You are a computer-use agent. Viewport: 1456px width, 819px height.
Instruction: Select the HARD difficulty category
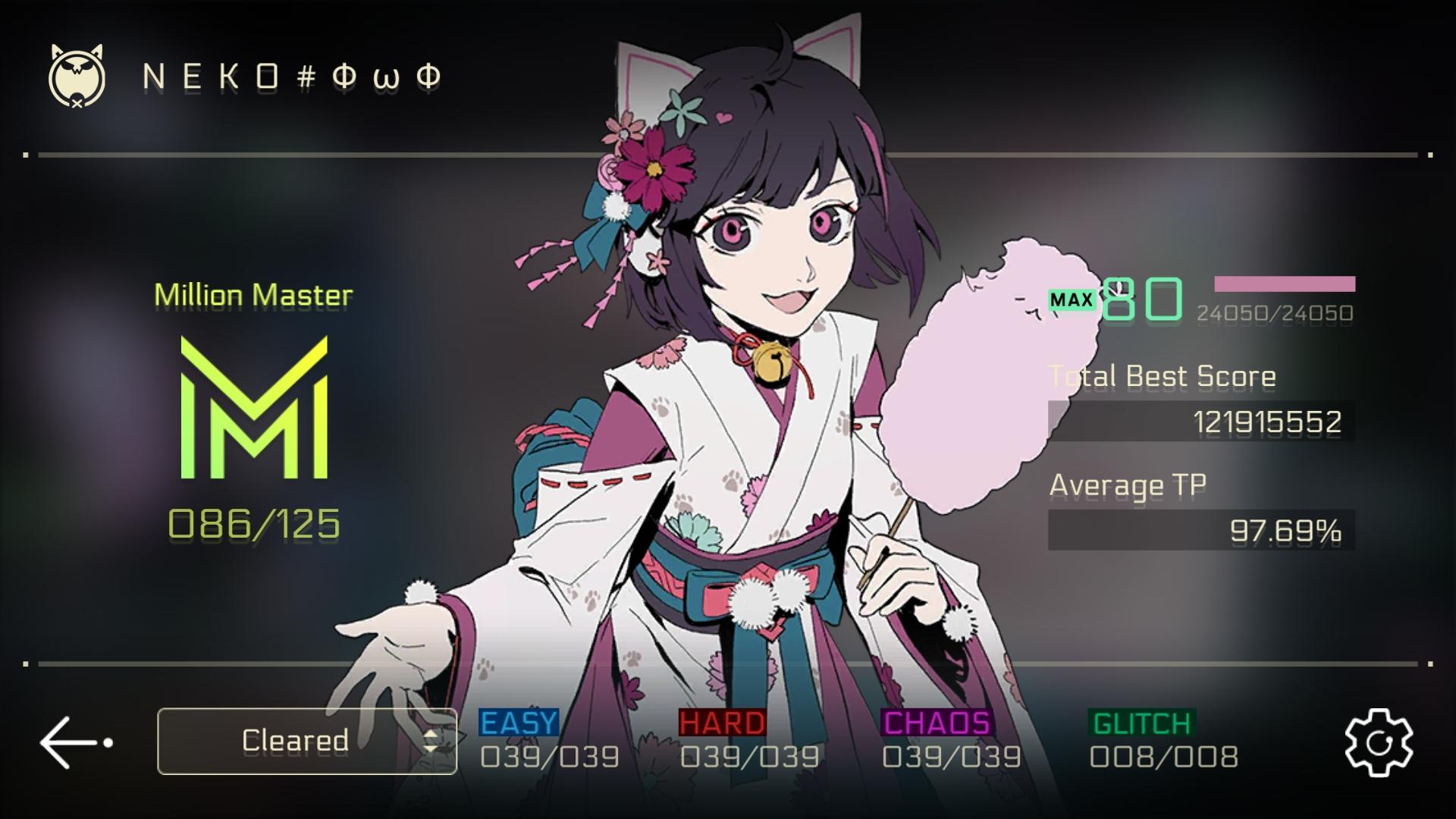point(722,722)
